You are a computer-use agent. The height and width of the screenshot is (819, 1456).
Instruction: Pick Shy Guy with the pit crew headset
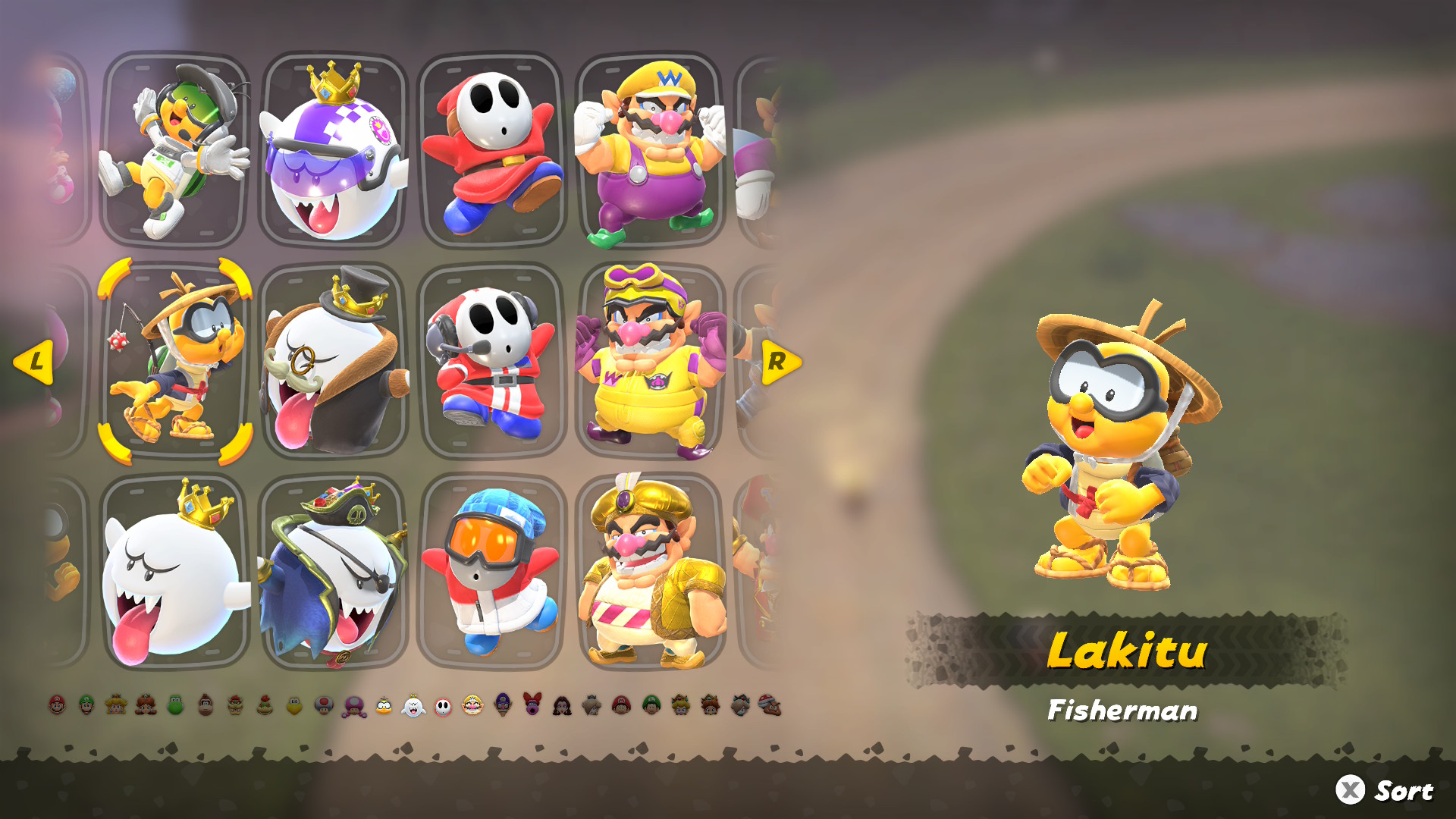[492, 361]
